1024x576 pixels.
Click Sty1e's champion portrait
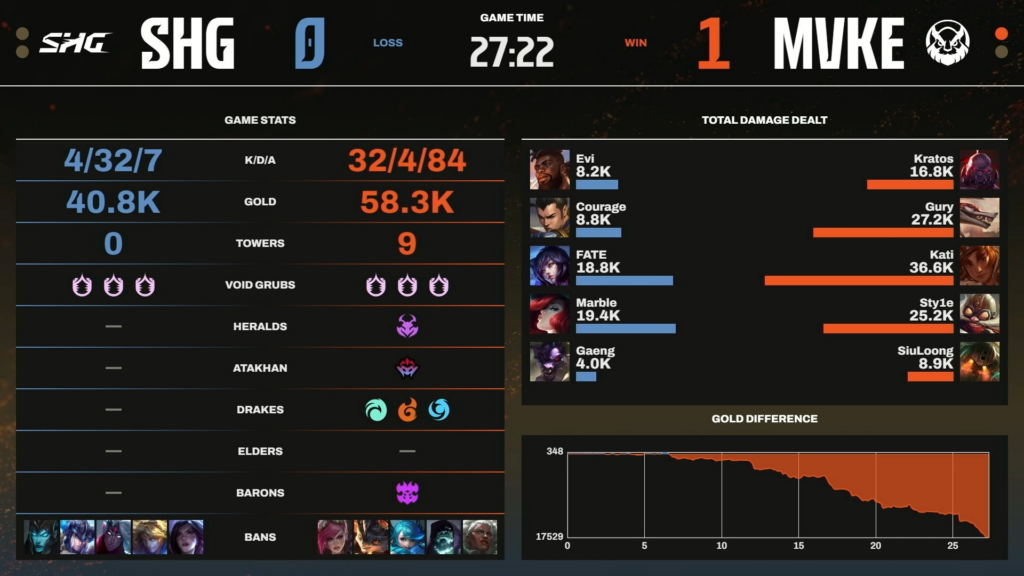coord(980,313)
